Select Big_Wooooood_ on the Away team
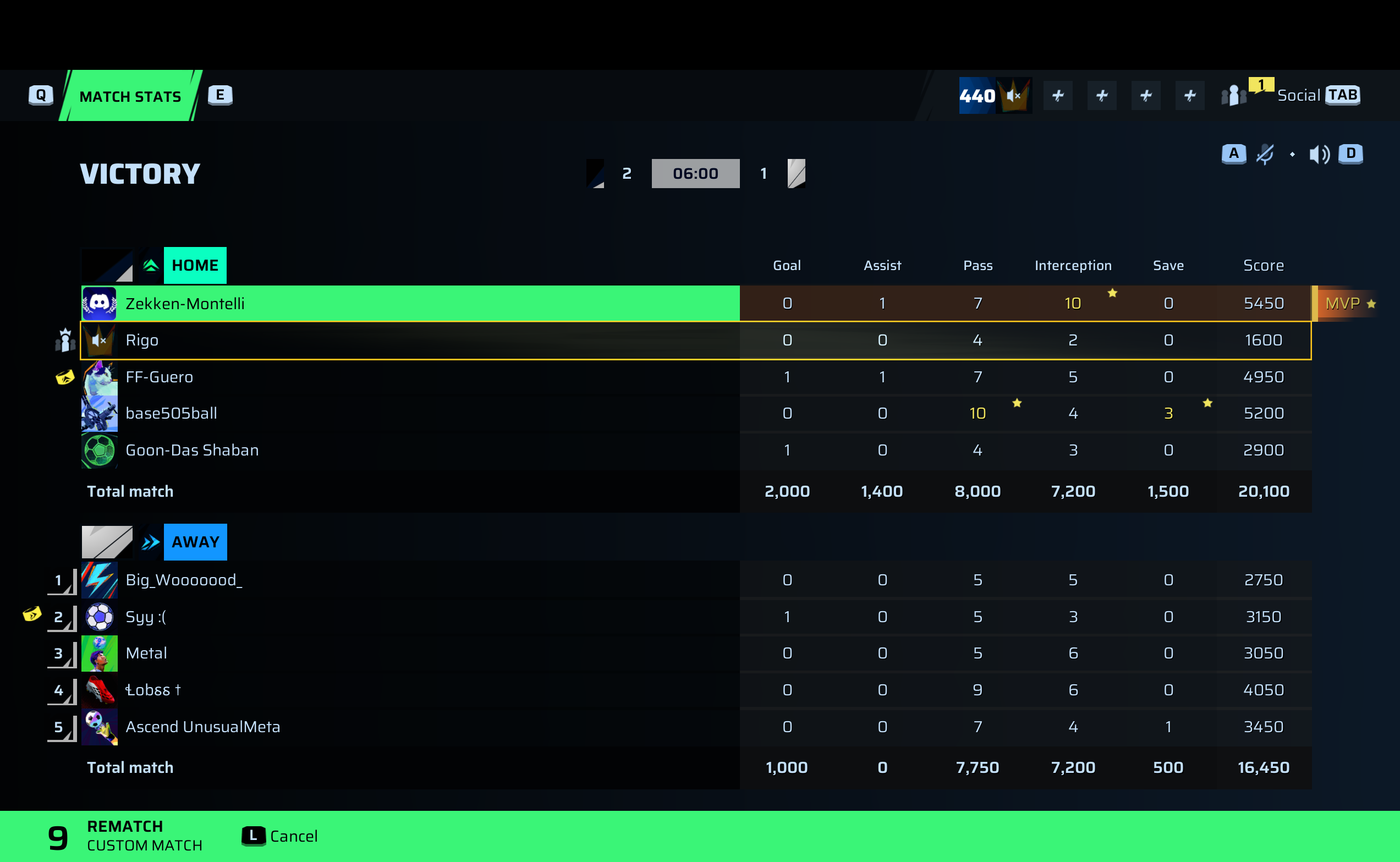The width and height of the screenshot is (1400, 862). 410,580
